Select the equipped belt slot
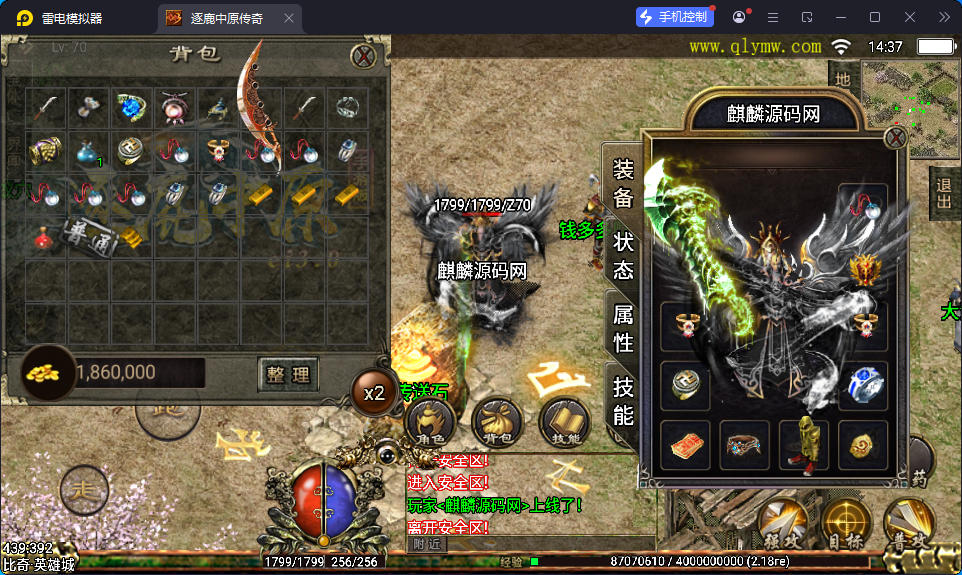Viewport: 962px width, 575px height. point(744,444)
